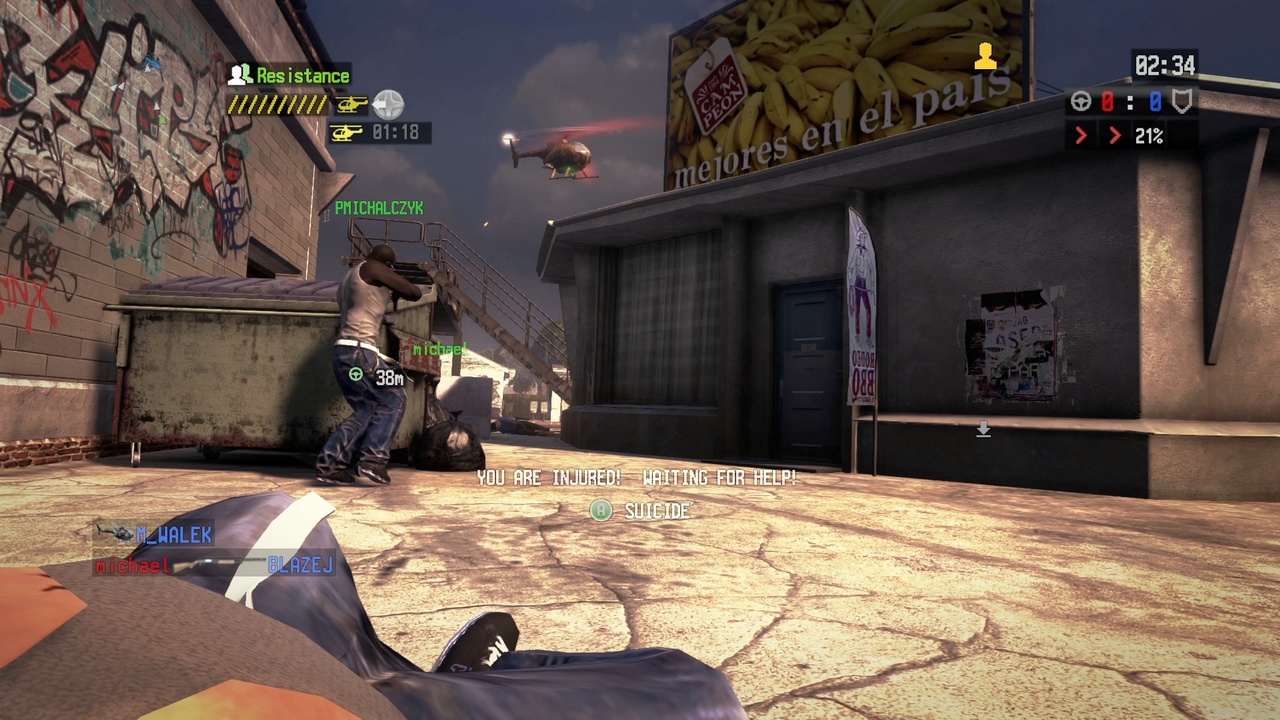Screen dimensions: 1280x720
Task: Expand the blue team score counter
Action: pos(1156,101)
